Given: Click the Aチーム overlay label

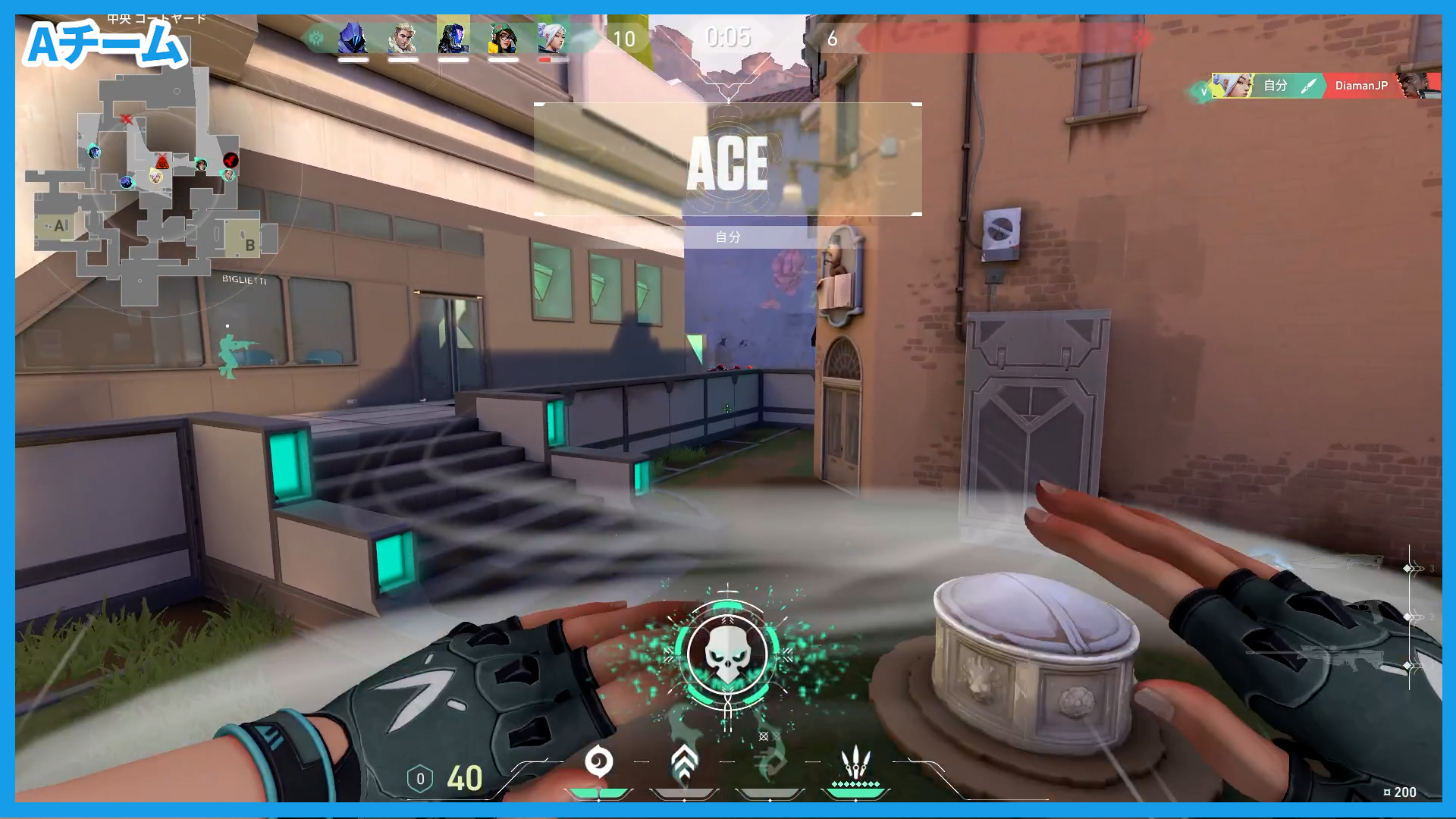Looking at the screenshot, I should click(105, 45).
